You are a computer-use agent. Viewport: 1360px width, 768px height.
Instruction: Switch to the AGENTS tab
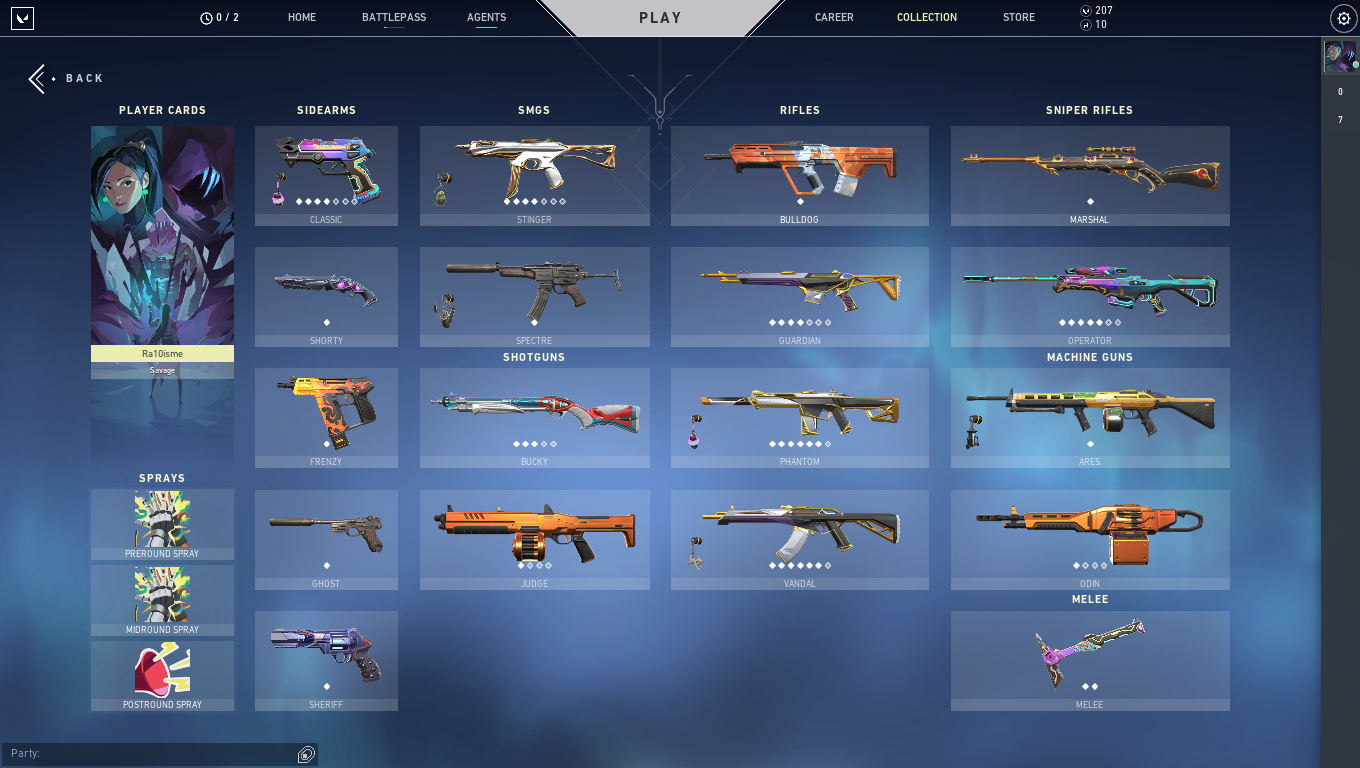tap(486, 17)
